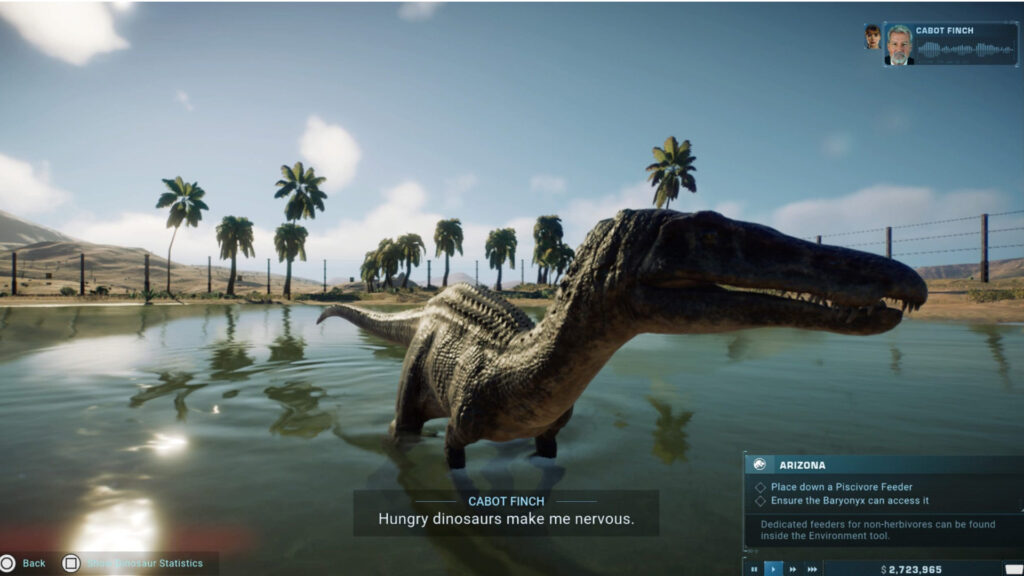
Task: Click Cabot Finch's speaker portrait
Action: (899, 45)
